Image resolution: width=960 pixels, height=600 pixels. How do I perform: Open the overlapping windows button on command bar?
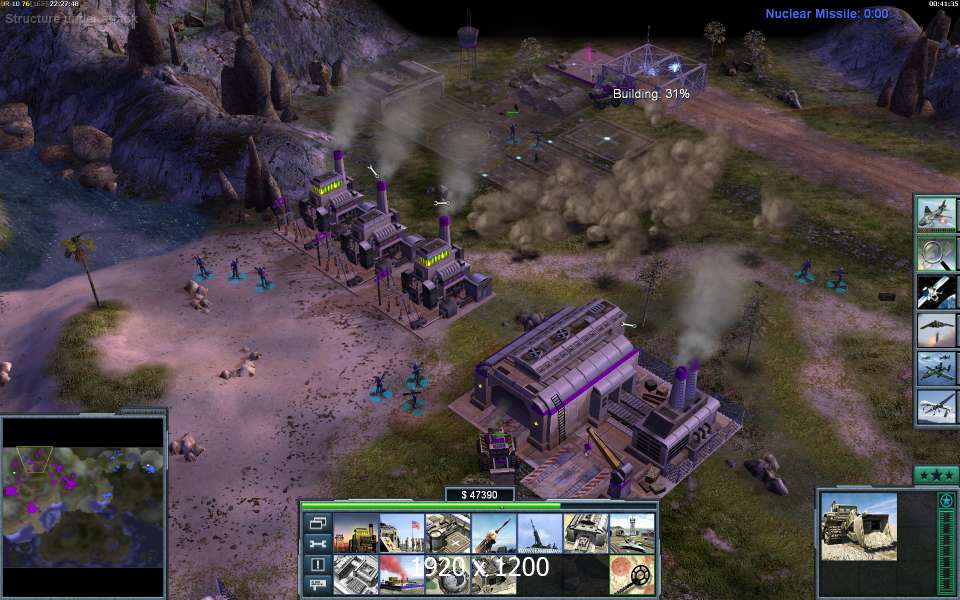317,523
